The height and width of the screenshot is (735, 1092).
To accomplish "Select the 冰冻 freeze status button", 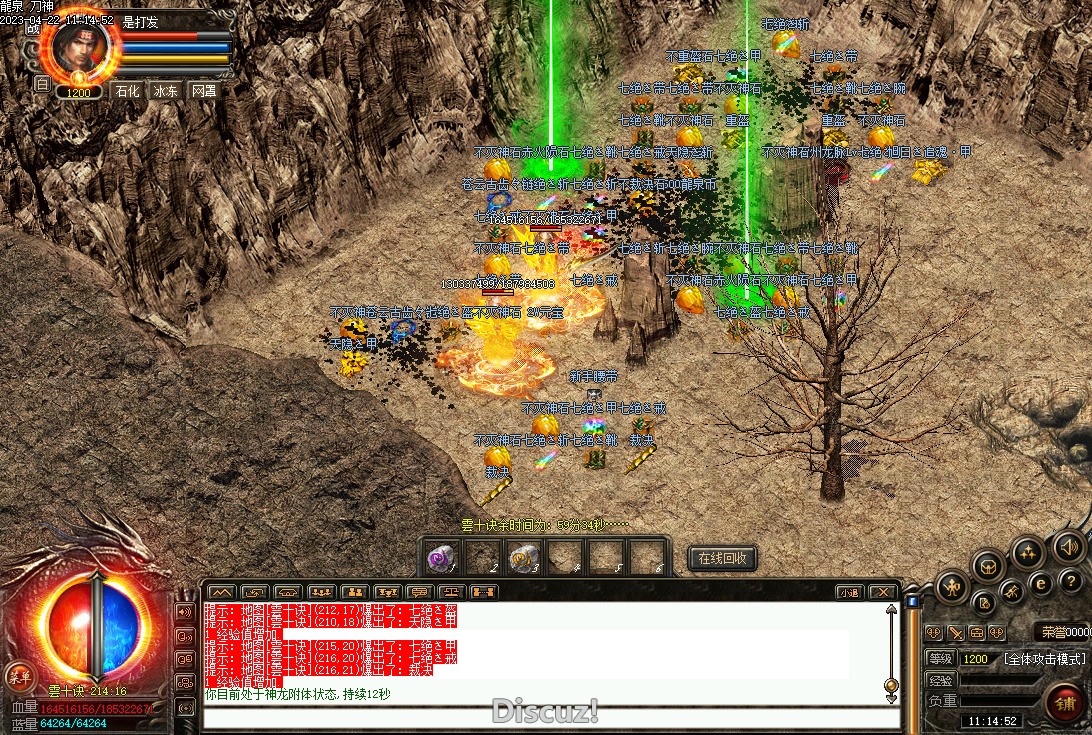I will tap(165, 90).
